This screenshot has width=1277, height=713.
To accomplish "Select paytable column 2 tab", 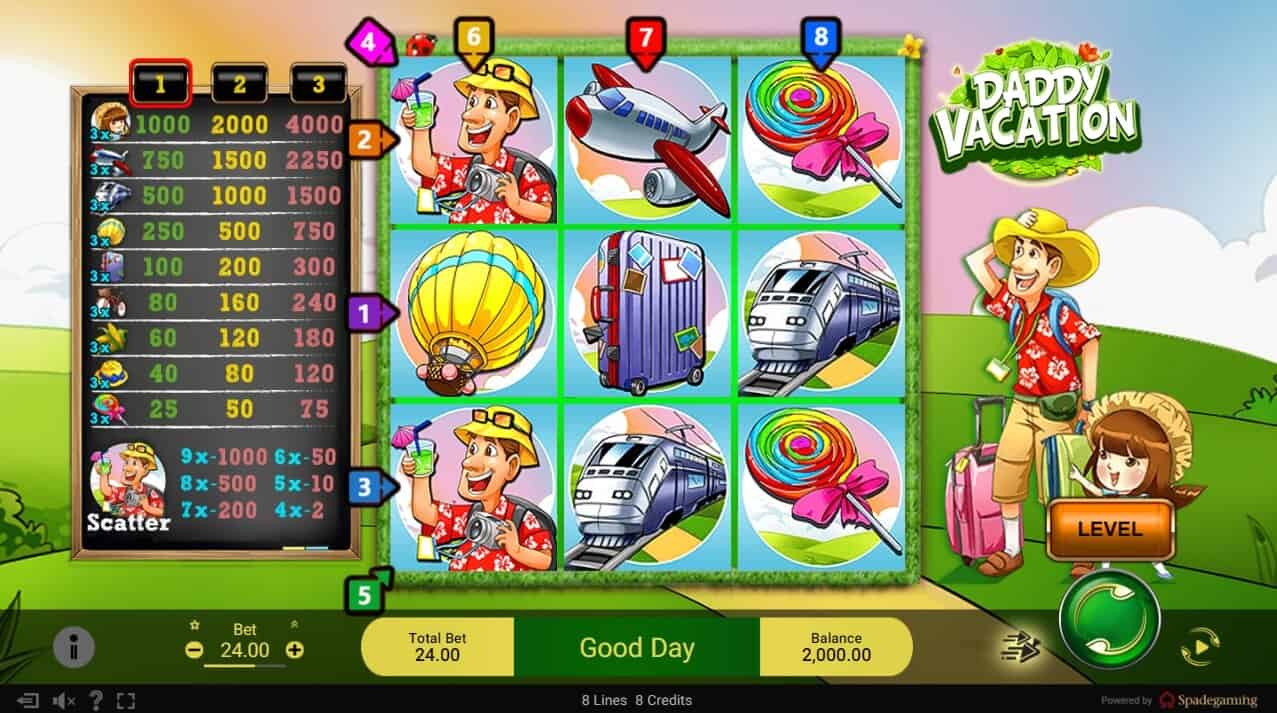I will [239, 85].
